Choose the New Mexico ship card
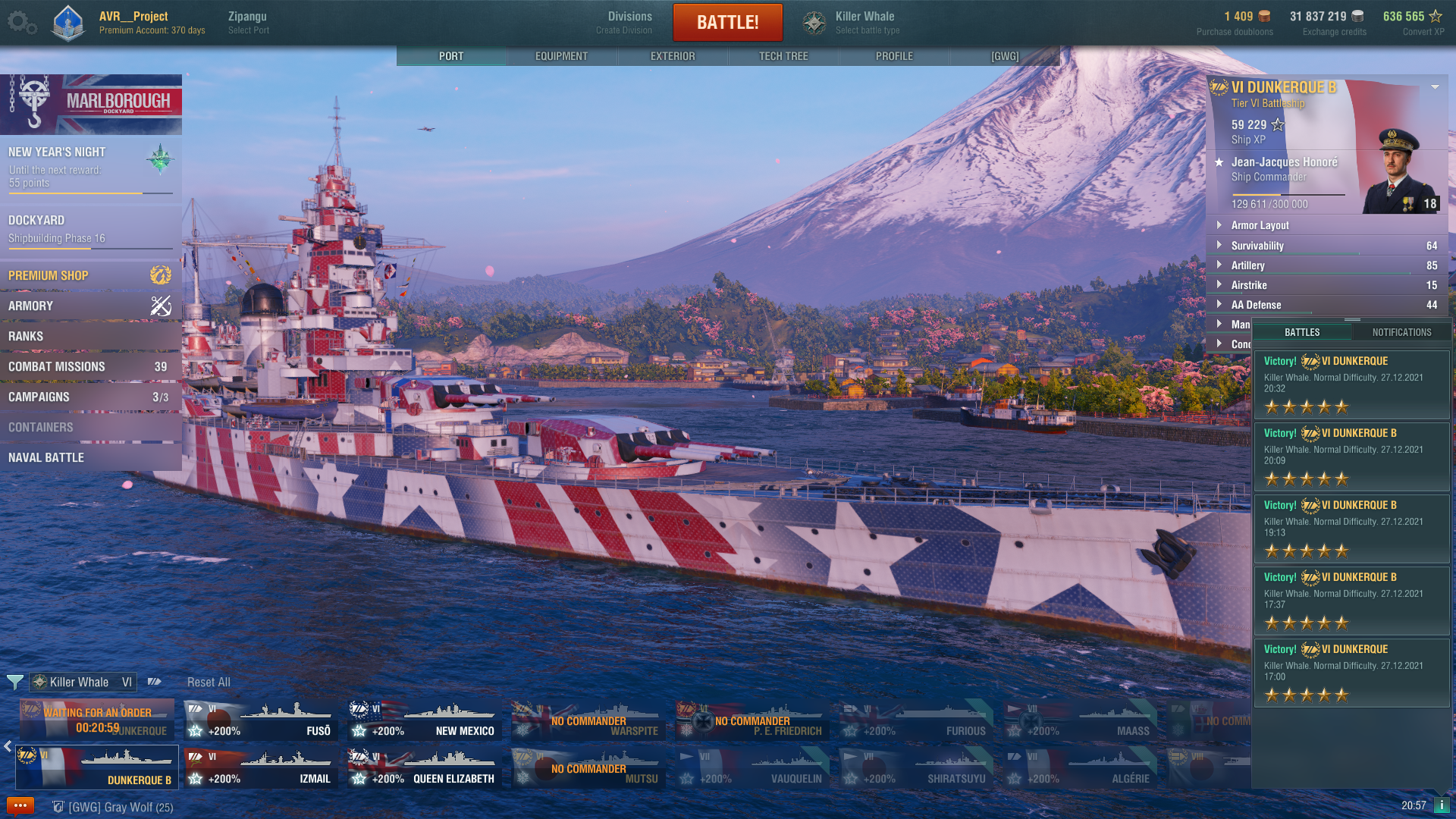The height and width of the screenshot is (819, 1456). point(425,721)
